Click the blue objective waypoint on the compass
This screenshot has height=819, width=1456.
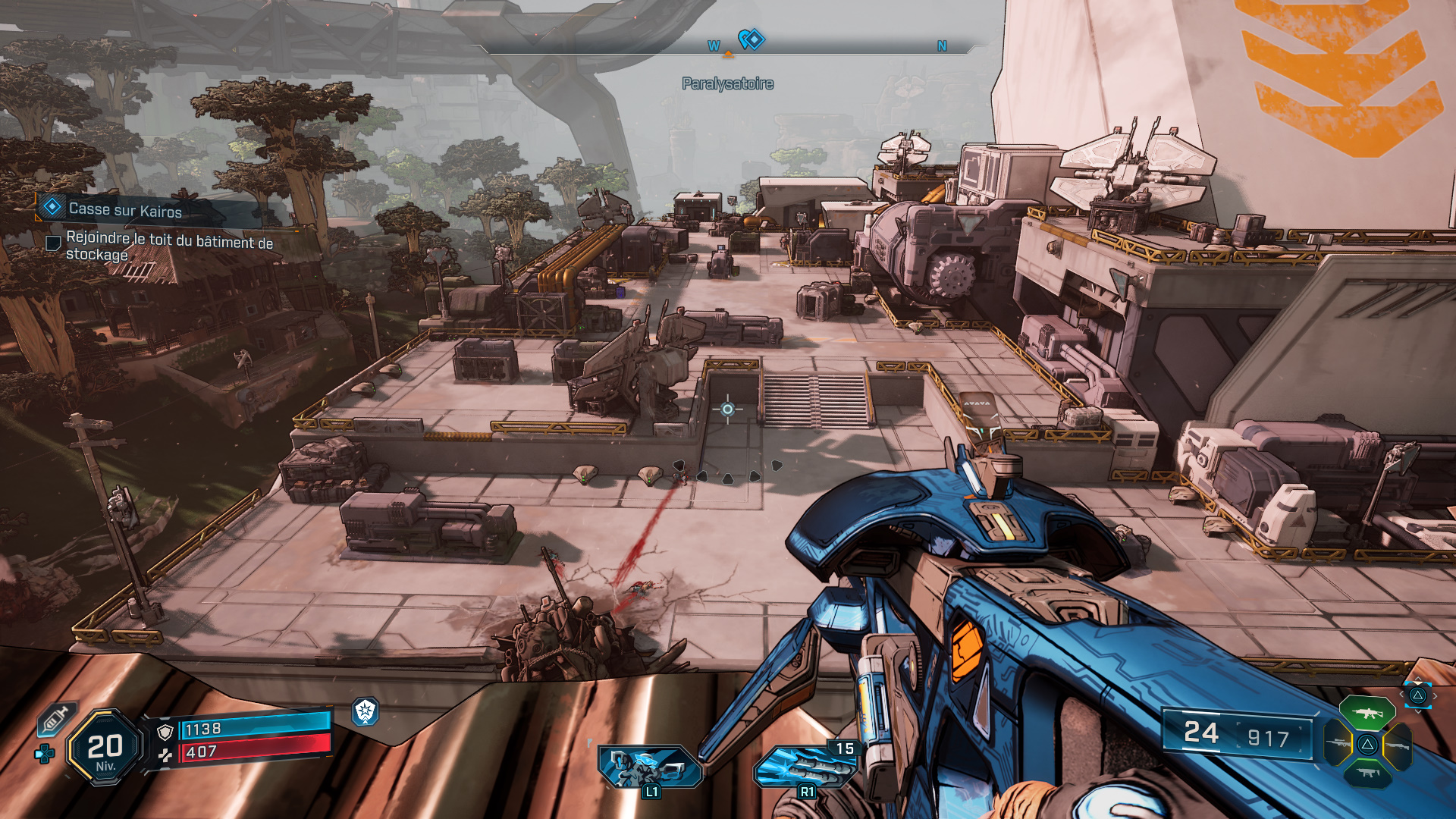click(752, 39)
